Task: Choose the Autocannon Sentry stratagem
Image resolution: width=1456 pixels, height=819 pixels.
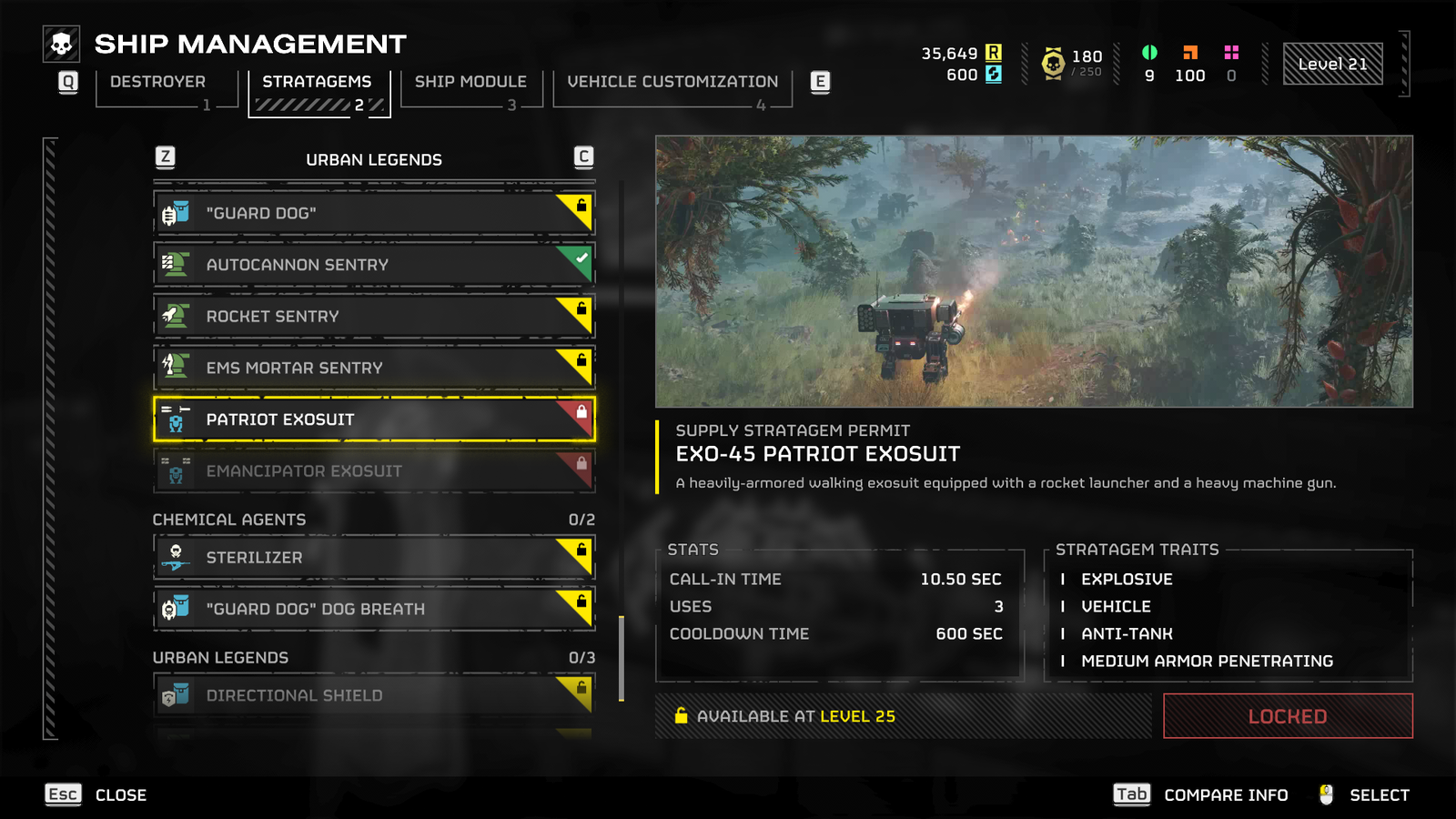Action: pyautogui.click(x=373, y=265)
